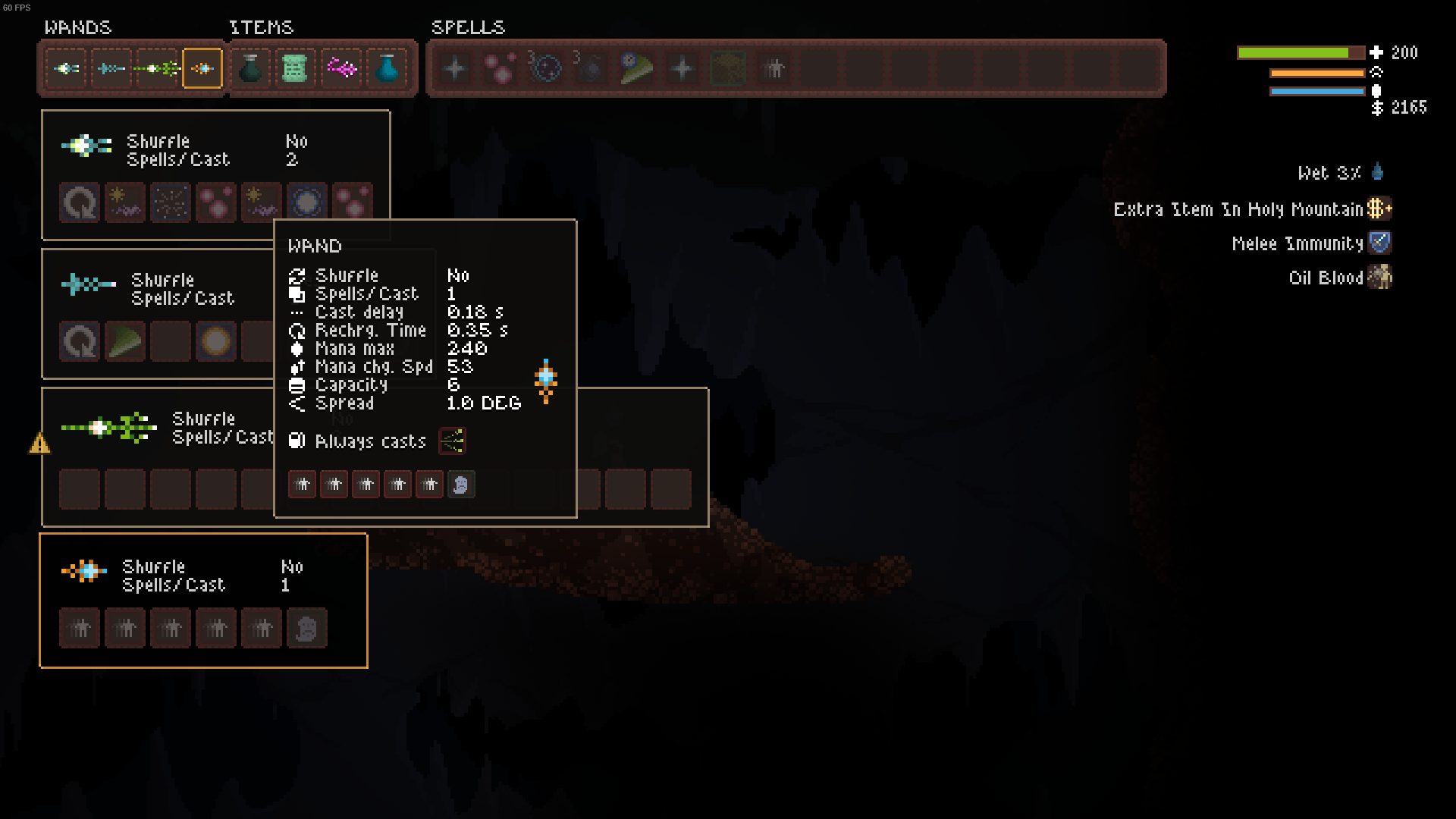Click the firework burst spell on first wand

click(171, 202)
